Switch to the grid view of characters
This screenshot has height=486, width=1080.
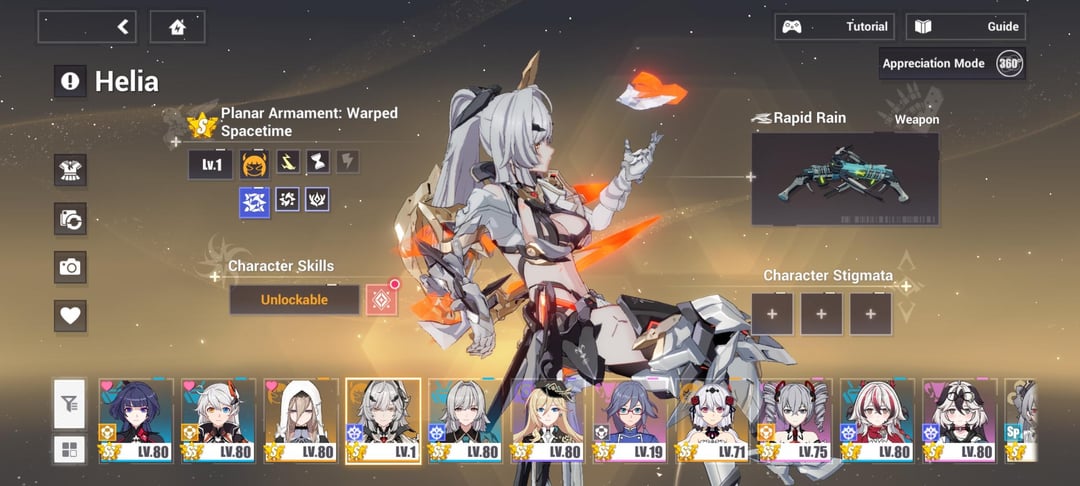tap(69, 450)
